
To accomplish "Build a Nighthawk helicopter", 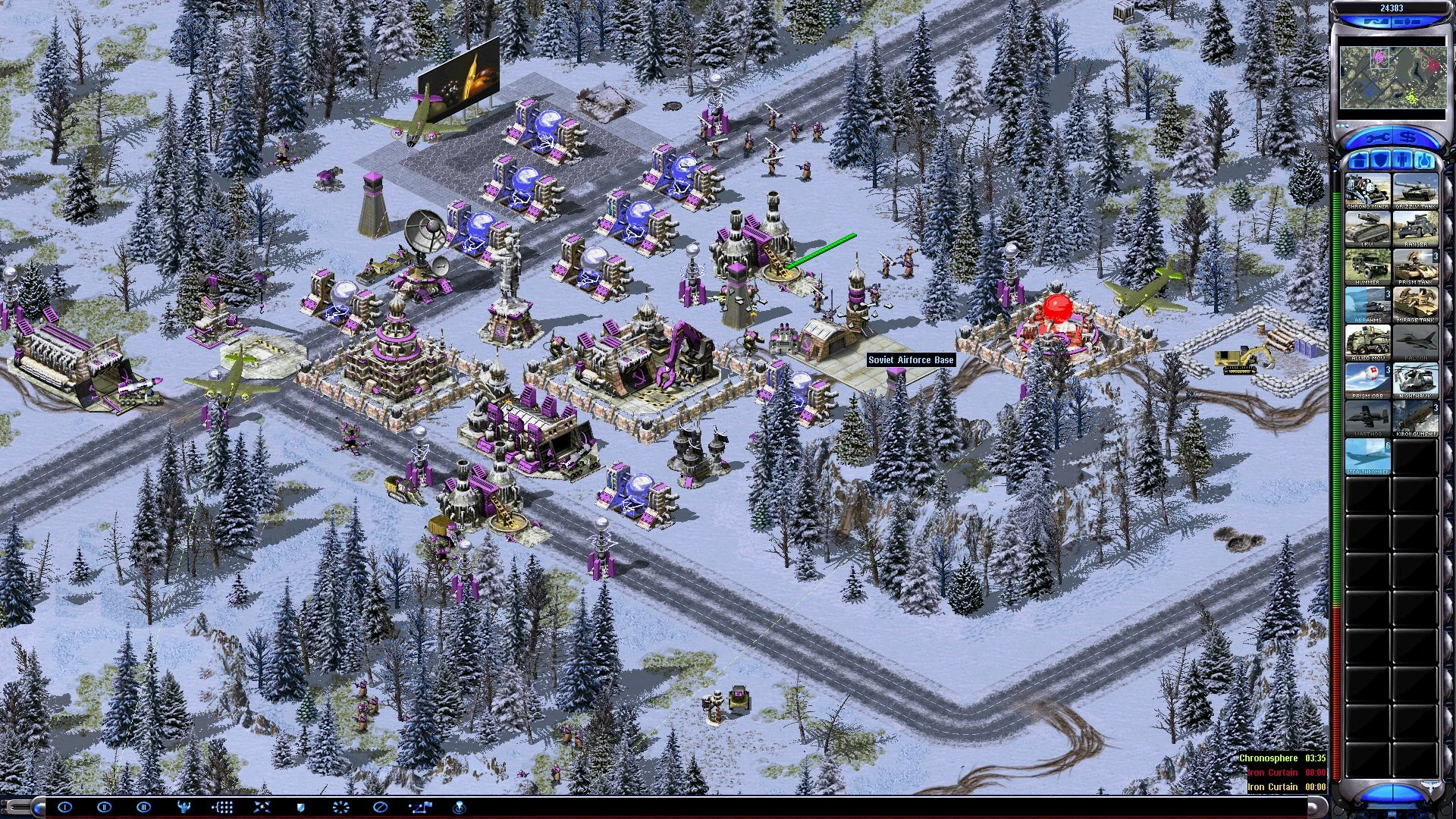I will (x=1415, y=381).
